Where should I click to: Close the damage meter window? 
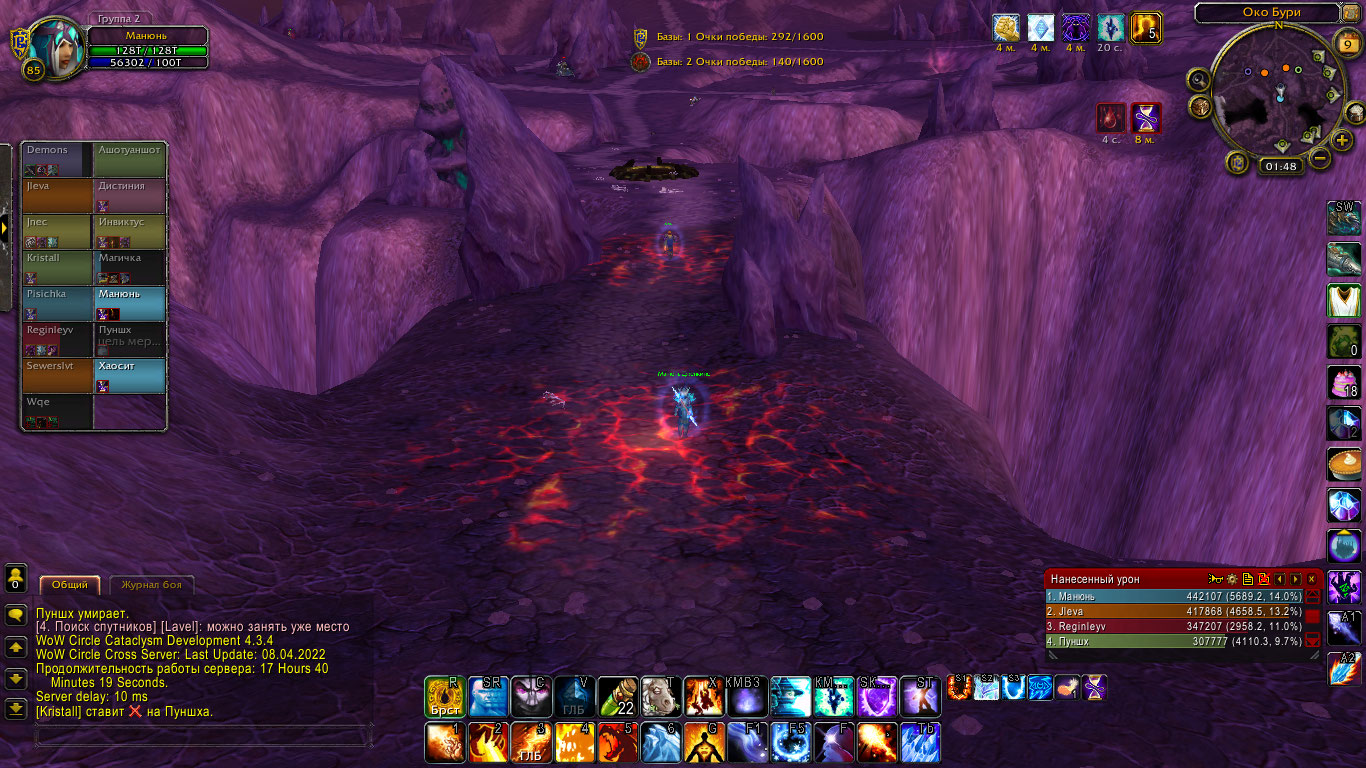pos(1312,579)
